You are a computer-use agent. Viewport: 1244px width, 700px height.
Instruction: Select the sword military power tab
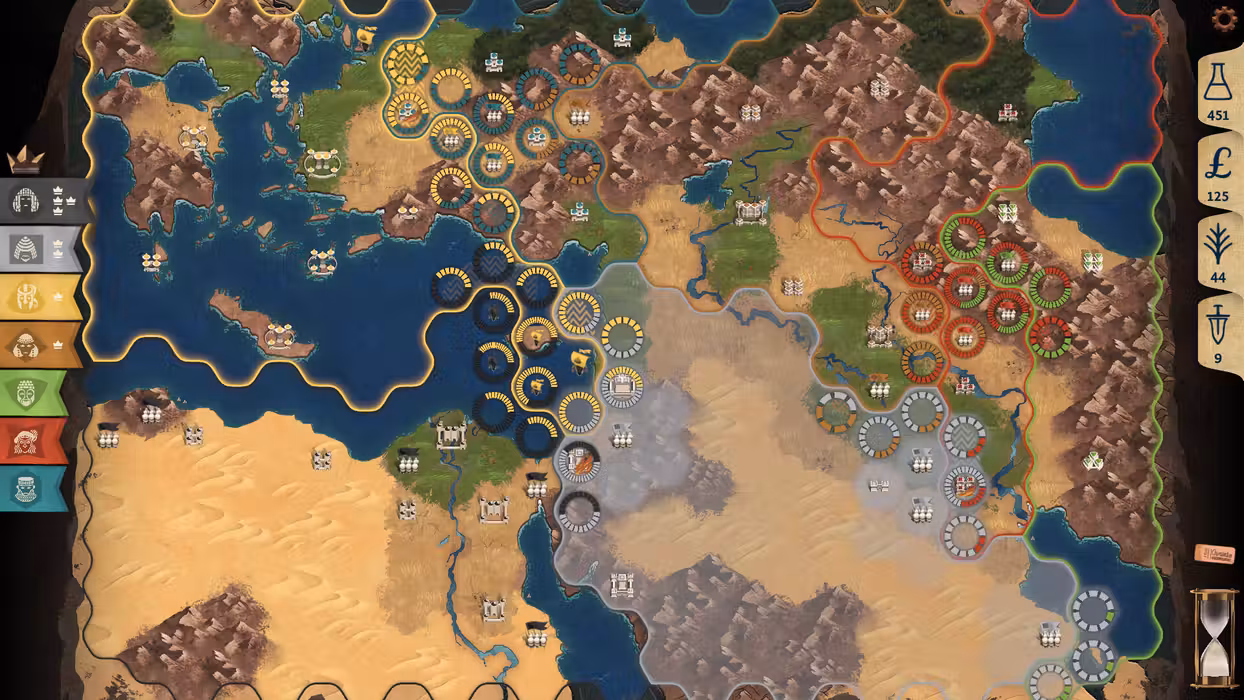point(1217,331)
